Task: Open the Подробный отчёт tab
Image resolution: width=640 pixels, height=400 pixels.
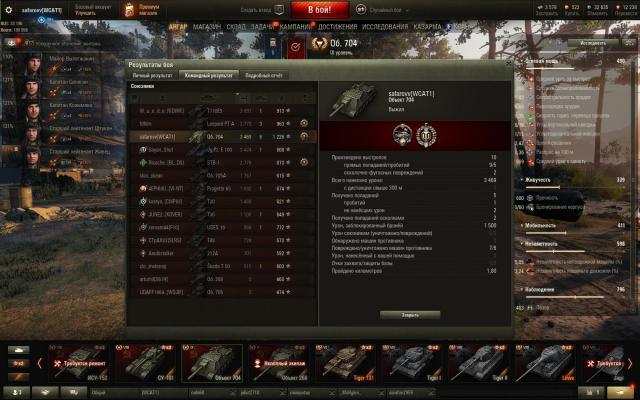Action: [264, 75]
